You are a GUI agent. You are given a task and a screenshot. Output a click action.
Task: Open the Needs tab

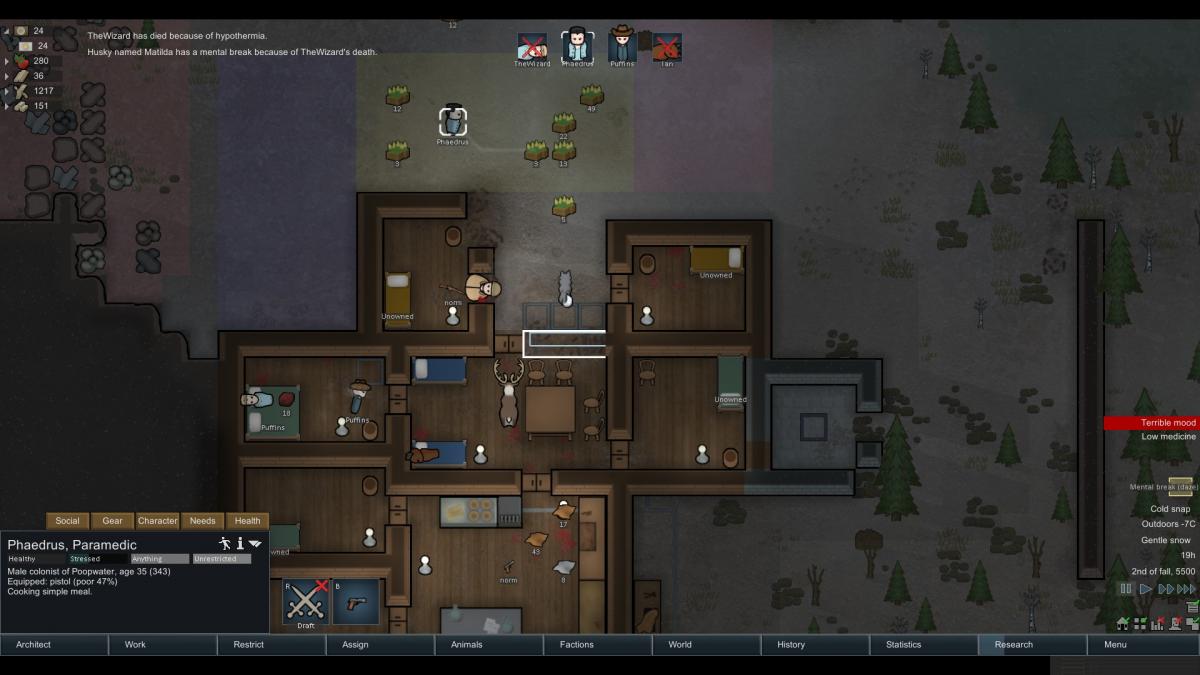[x=202, y=521]
